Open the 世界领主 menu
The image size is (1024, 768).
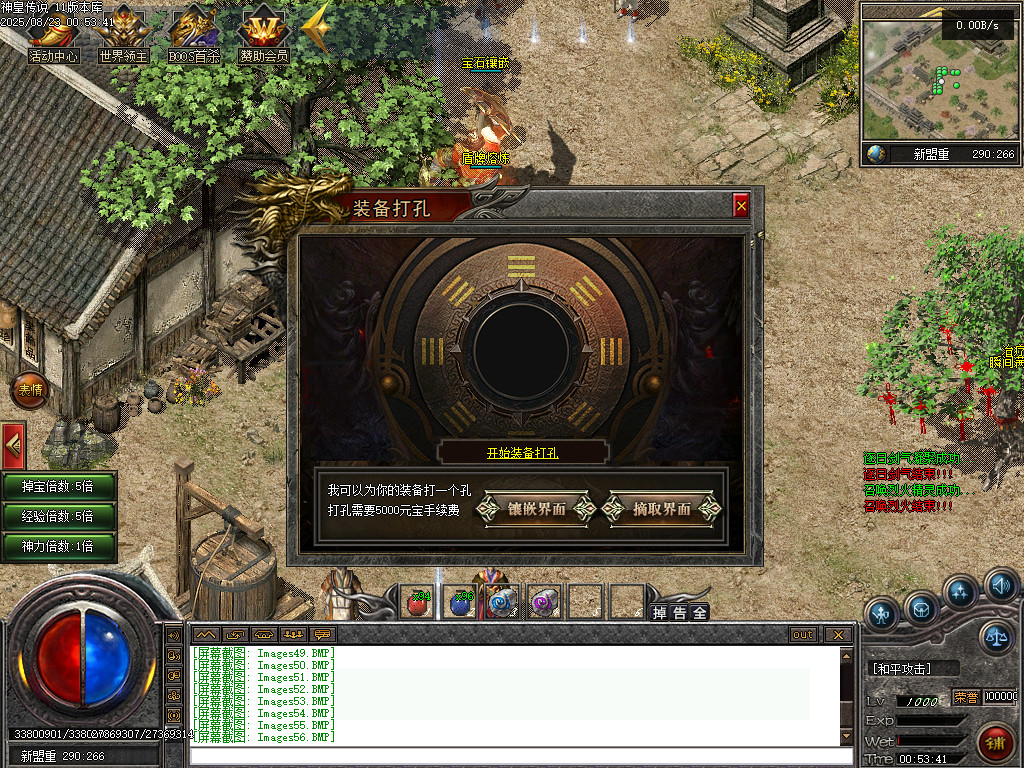point(123,35)
